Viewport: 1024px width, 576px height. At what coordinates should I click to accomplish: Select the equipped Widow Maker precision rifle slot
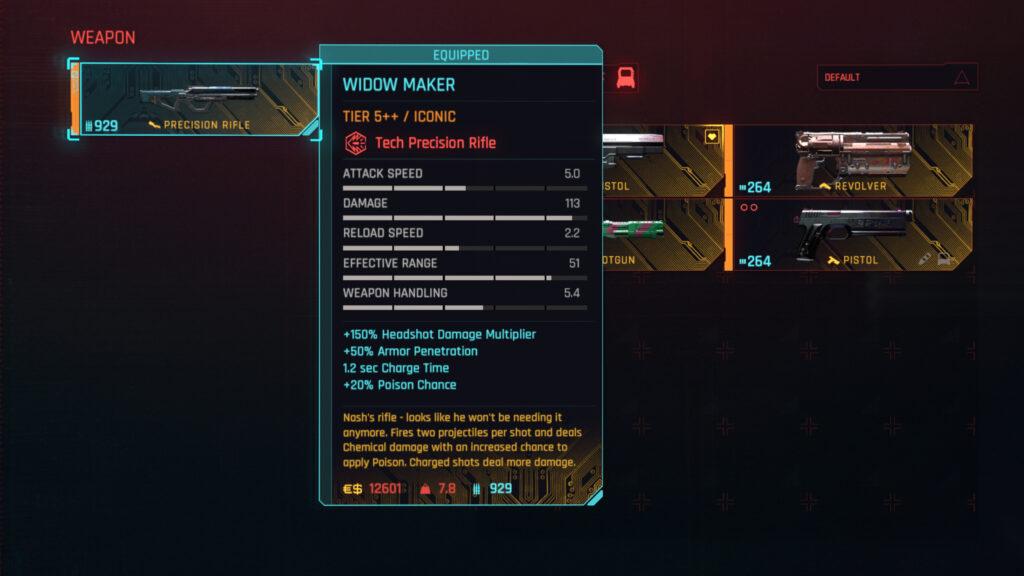click(x=195, y=100)
